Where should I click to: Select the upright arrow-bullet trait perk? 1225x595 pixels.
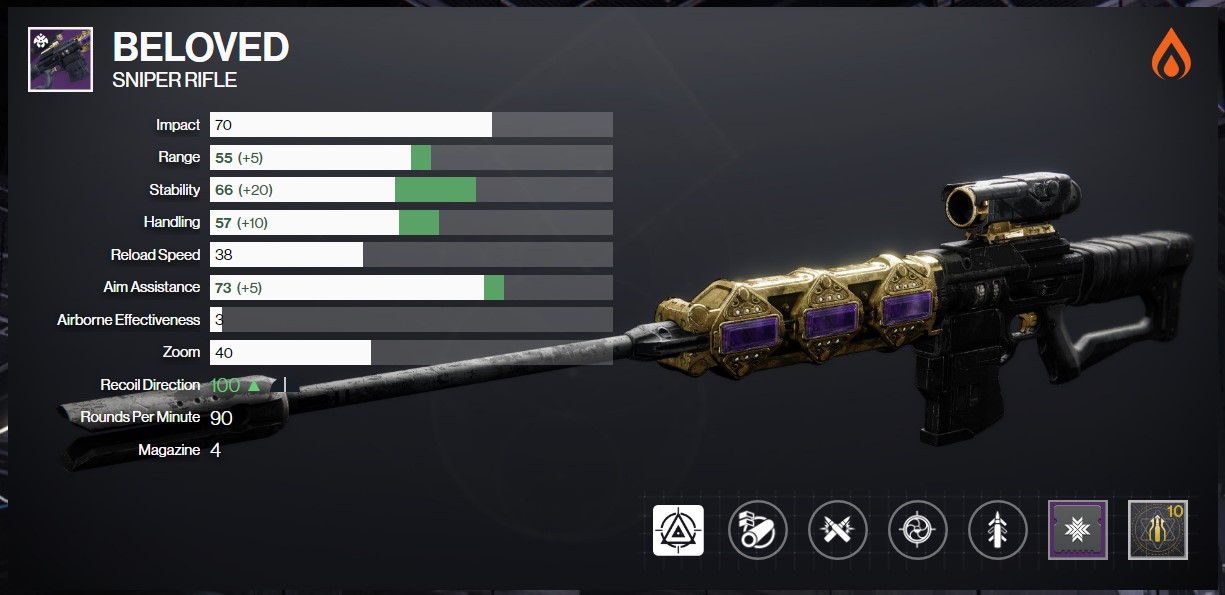point(997,530)
